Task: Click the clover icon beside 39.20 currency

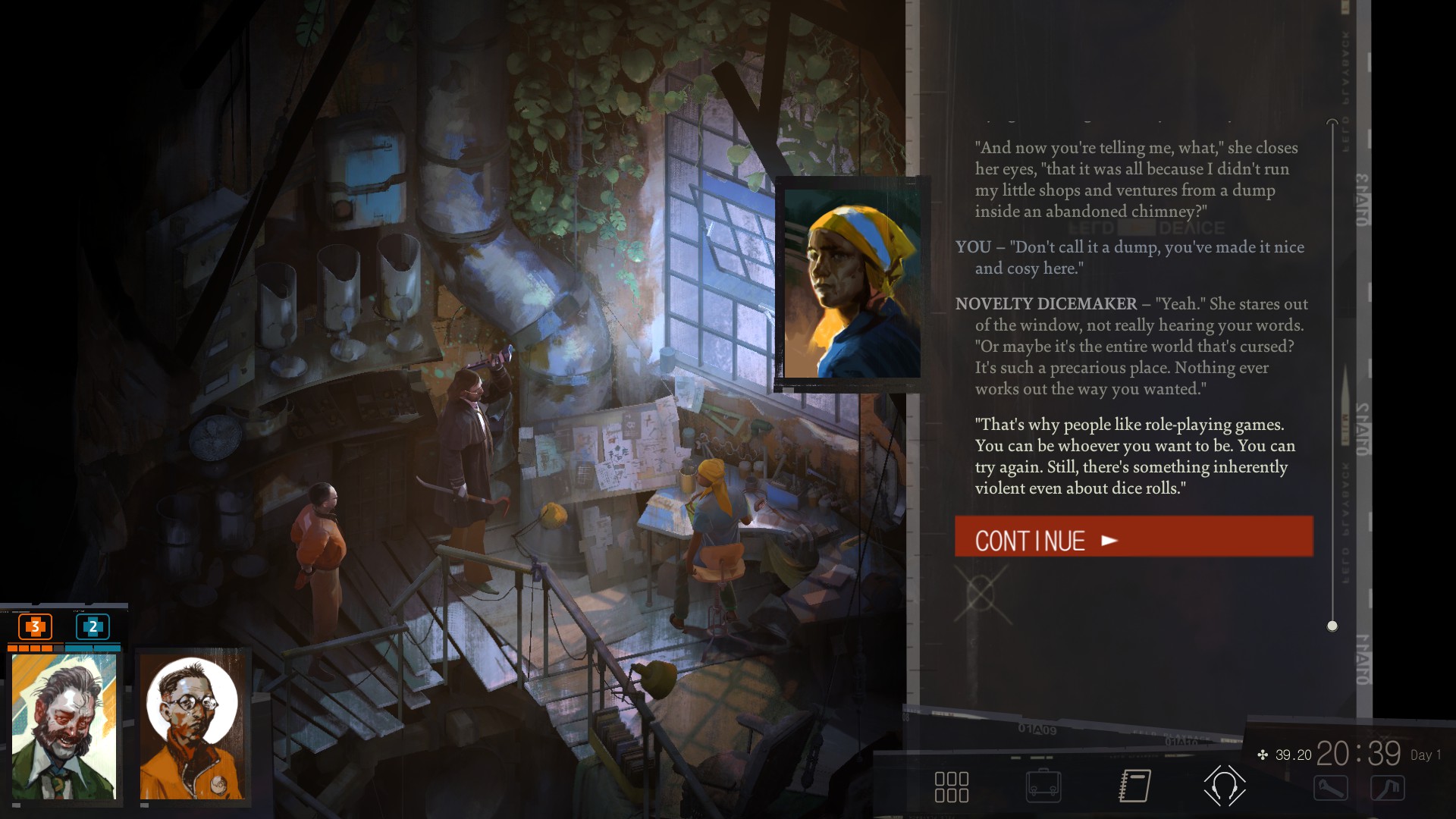Action: coord(1261,755)
